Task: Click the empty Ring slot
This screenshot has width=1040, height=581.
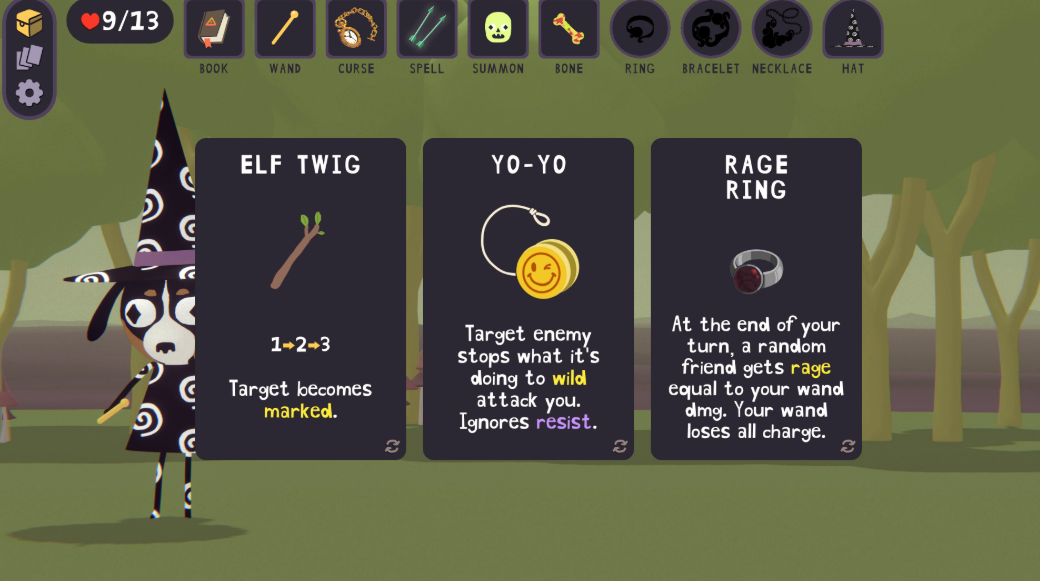Action: point(640,29)
